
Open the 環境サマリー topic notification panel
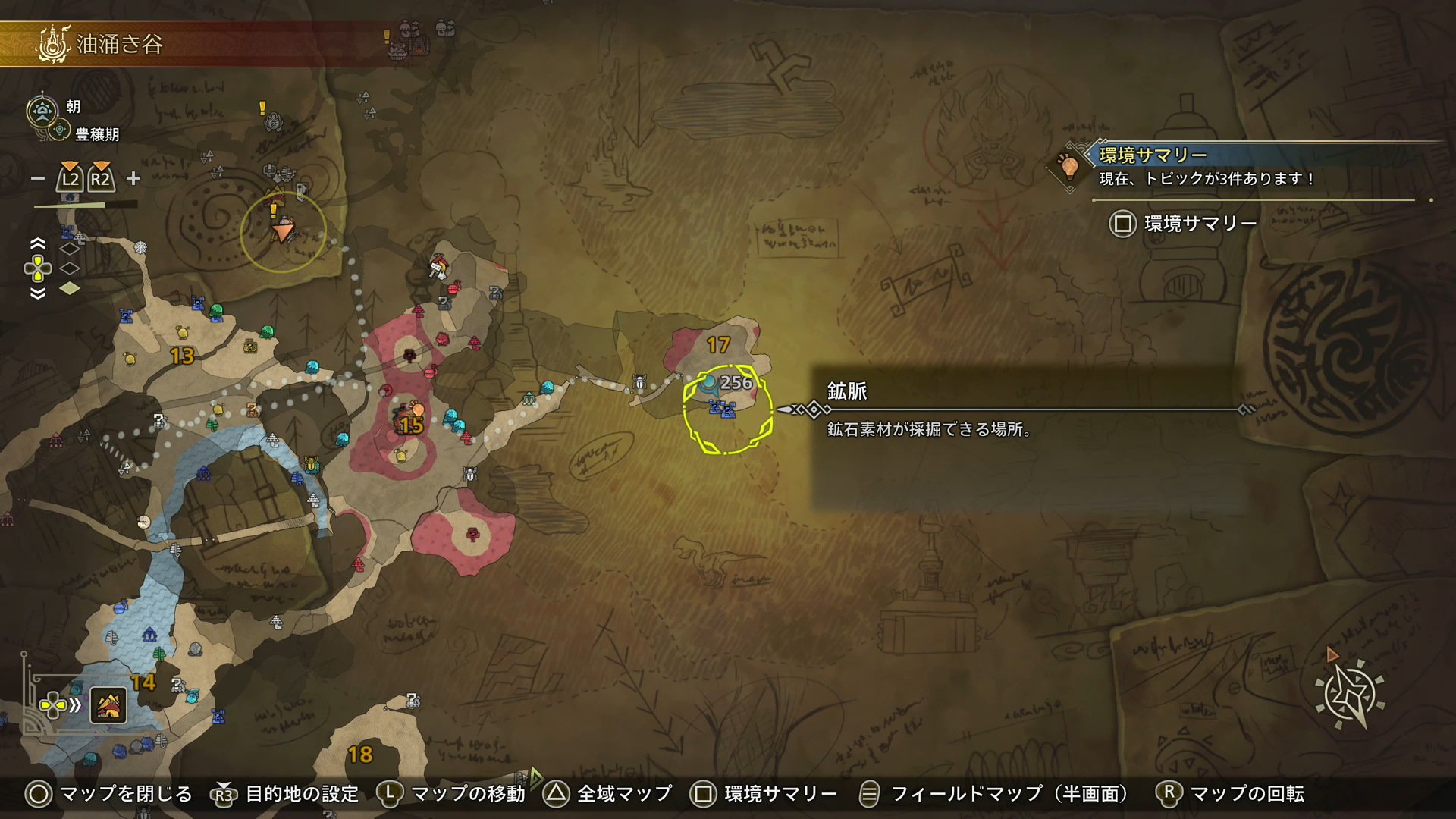(1206, 166)
